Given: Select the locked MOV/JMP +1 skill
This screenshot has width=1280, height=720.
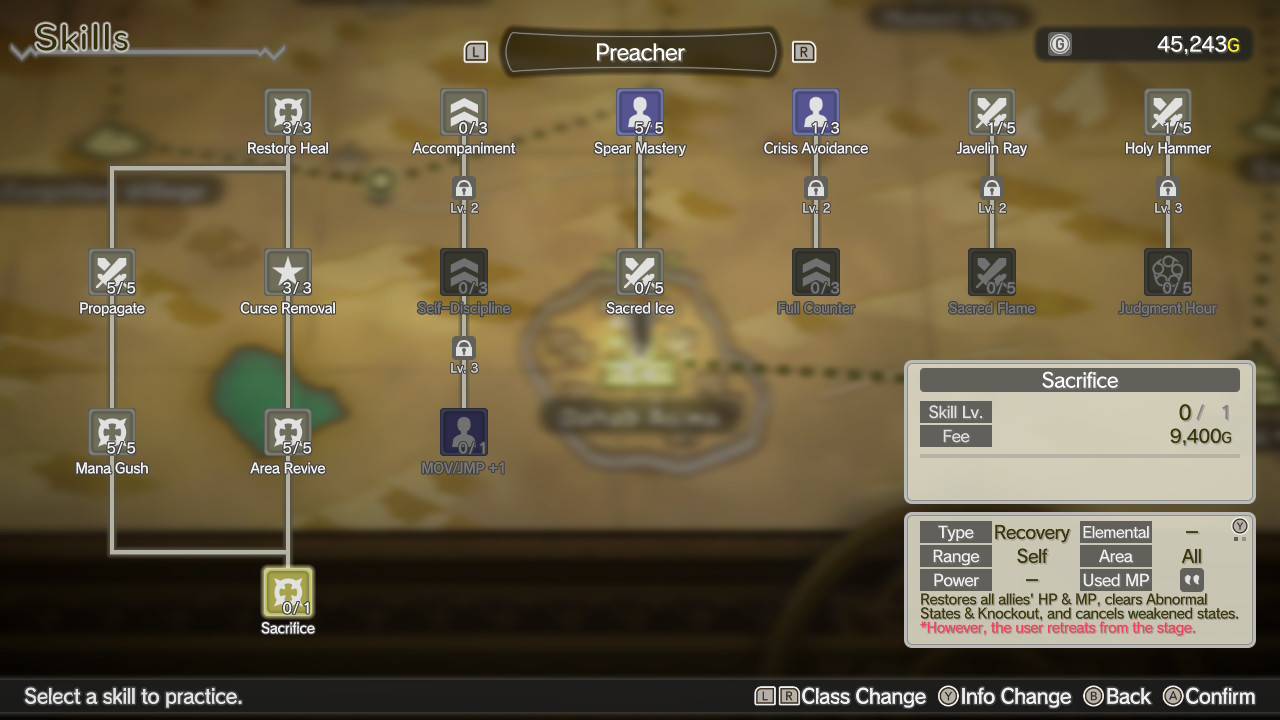Looking at the screenshot, I should (464, 433).
